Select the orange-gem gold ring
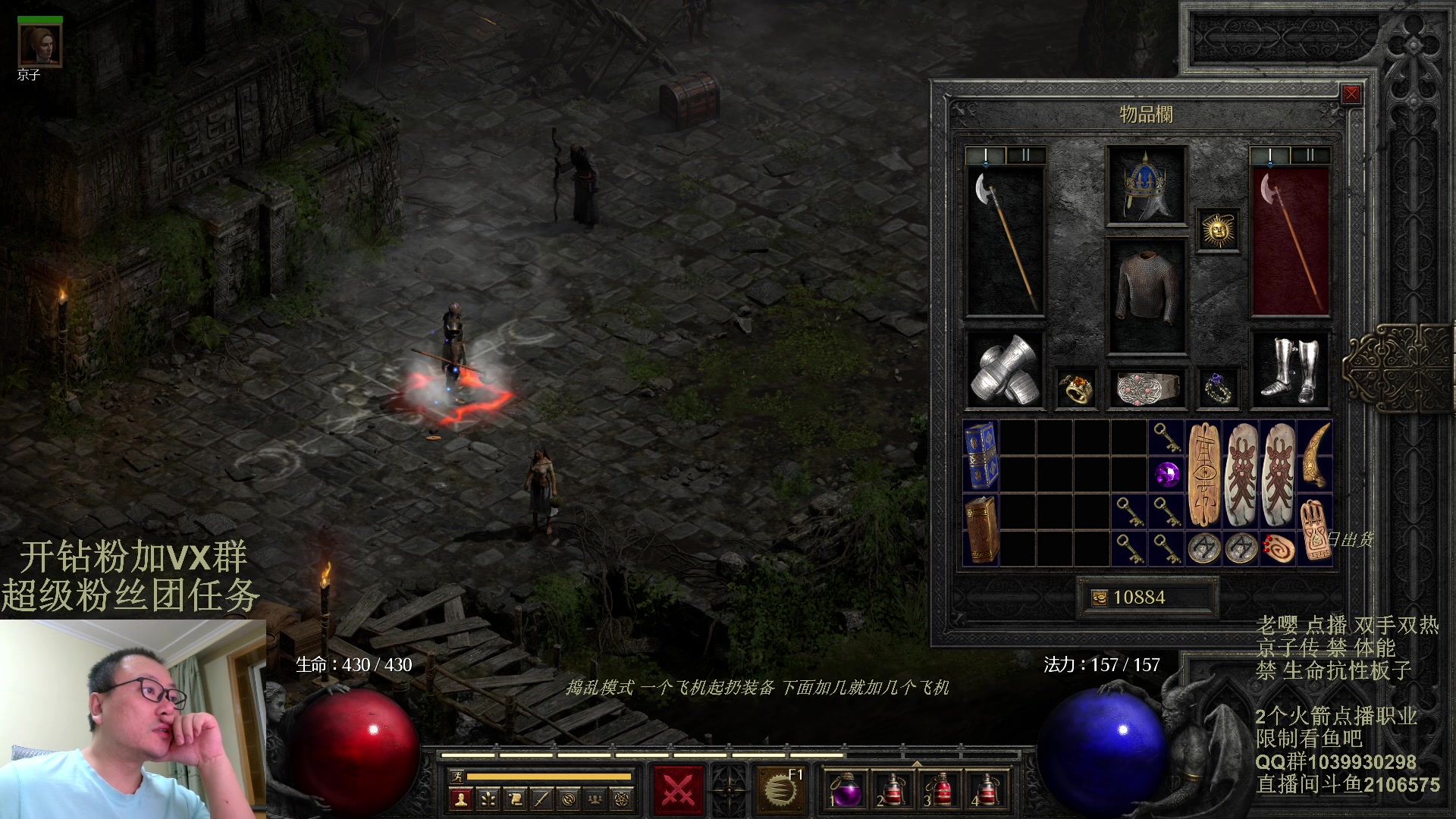Image resolution: width=1456 pixels, height=819 pixels. point(1075,388)
